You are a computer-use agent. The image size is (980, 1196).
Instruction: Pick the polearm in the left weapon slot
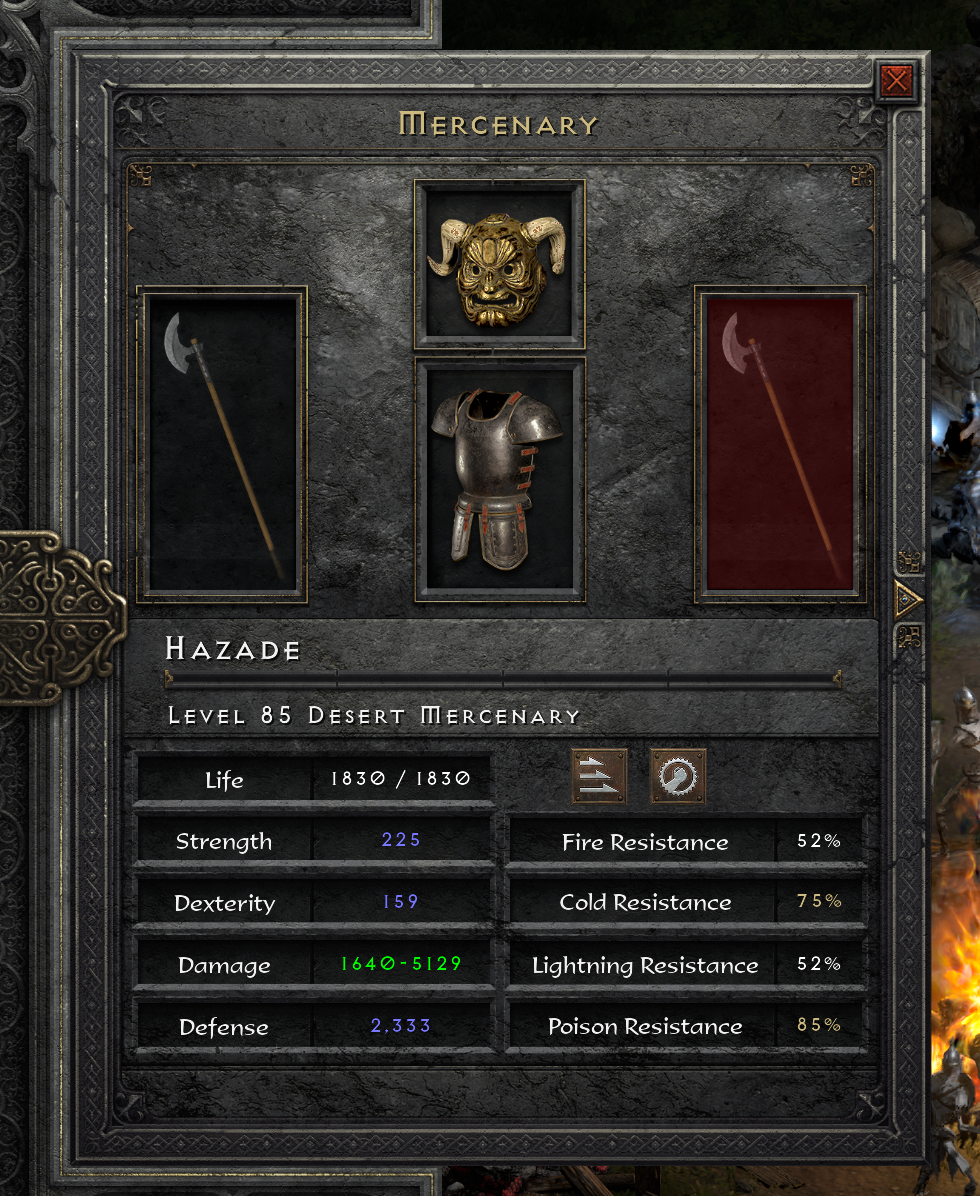[224, 444]
